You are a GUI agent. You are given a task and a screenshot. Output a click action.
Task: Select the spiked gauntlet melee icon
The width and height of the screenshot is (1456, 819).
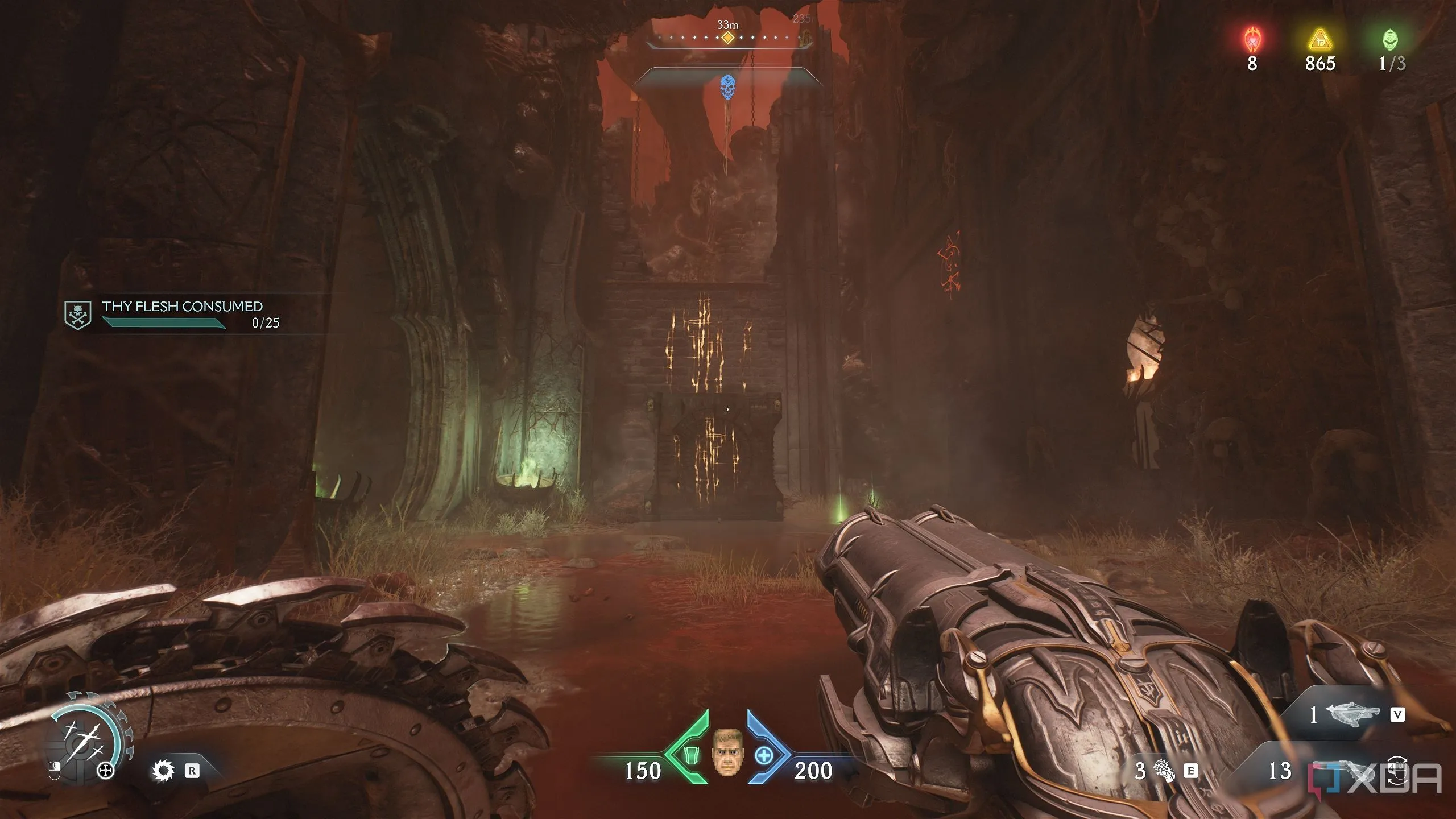pos(1164,771)
